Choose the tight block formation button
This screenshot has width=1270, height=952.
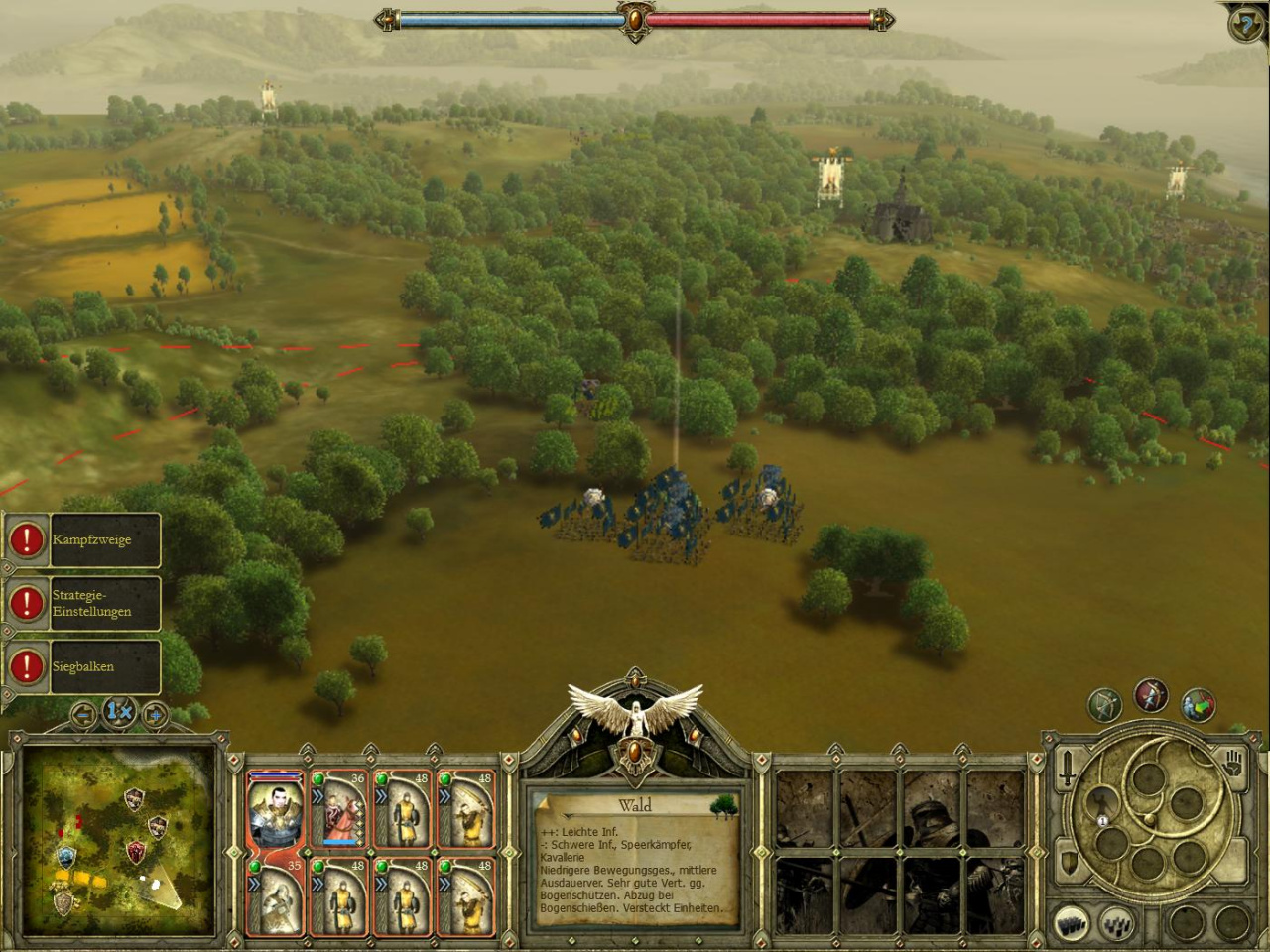[1070, 924]
